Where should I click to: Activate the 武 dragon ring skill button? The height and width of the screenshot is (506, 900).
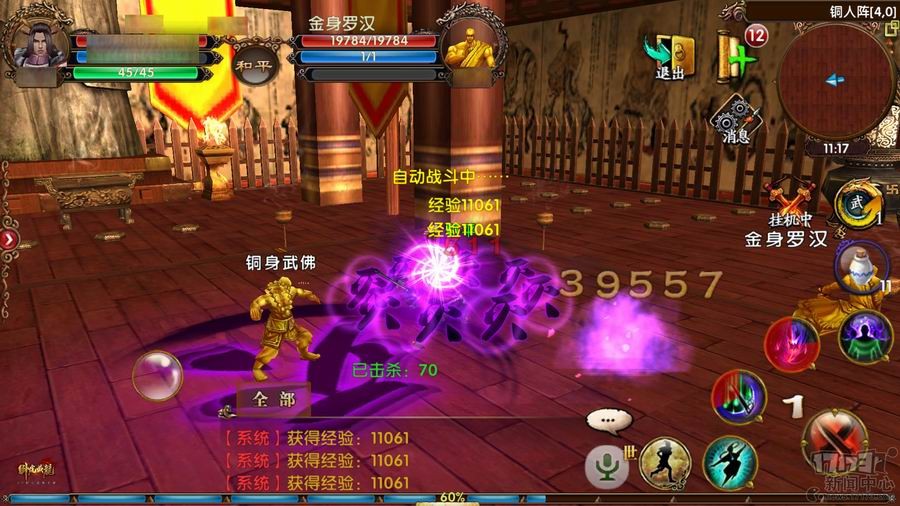coord(856,204)
